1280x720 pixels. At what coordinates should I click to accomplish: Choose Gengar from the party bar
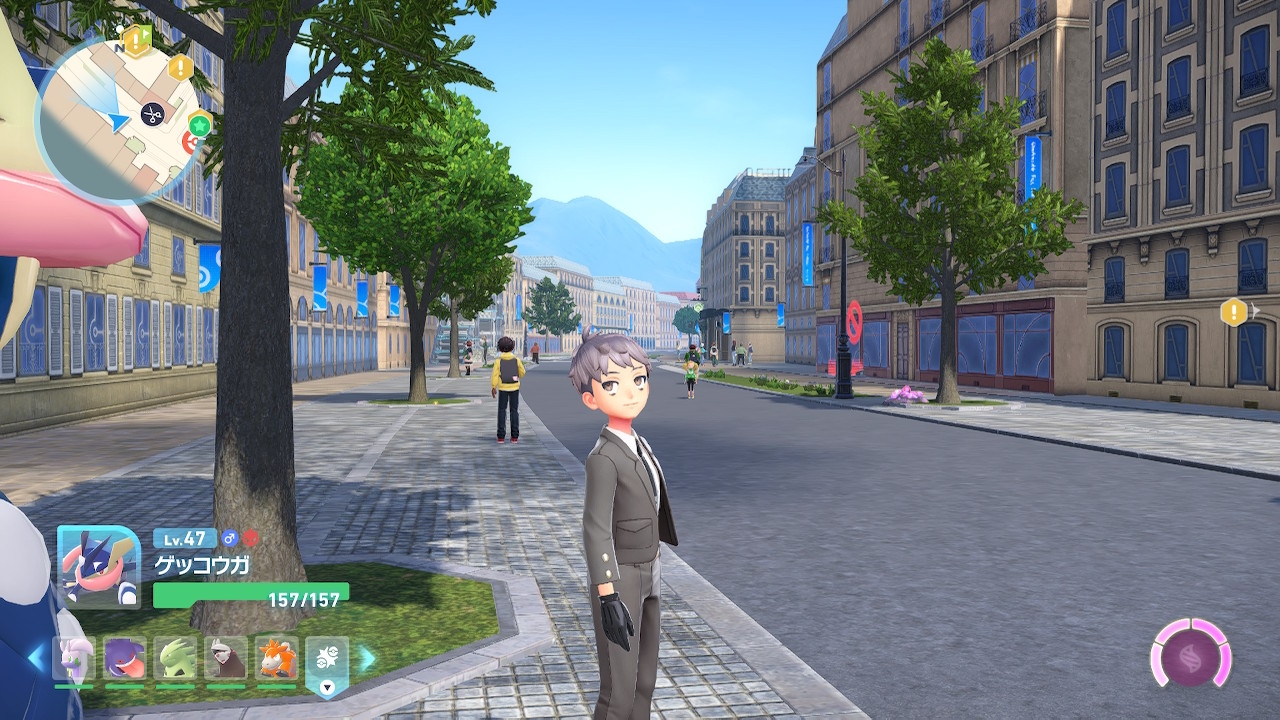125,659
